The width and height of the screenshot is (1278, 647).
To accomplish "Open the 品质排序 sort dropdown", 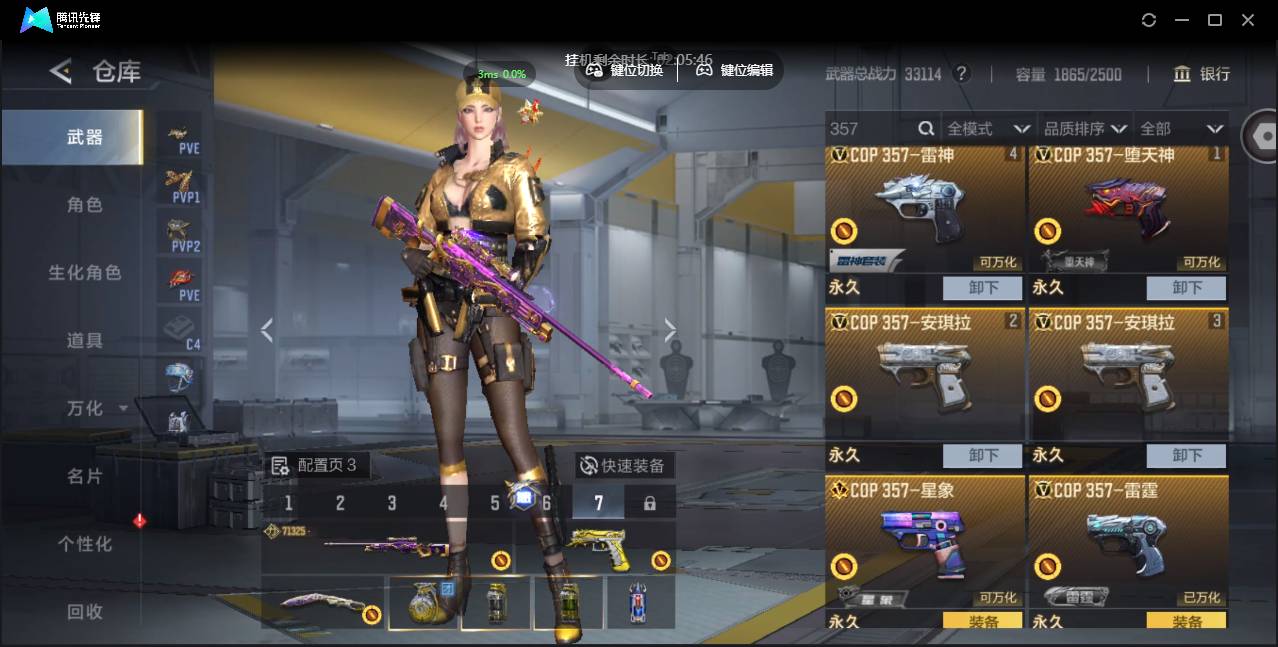I will 1085,128.
